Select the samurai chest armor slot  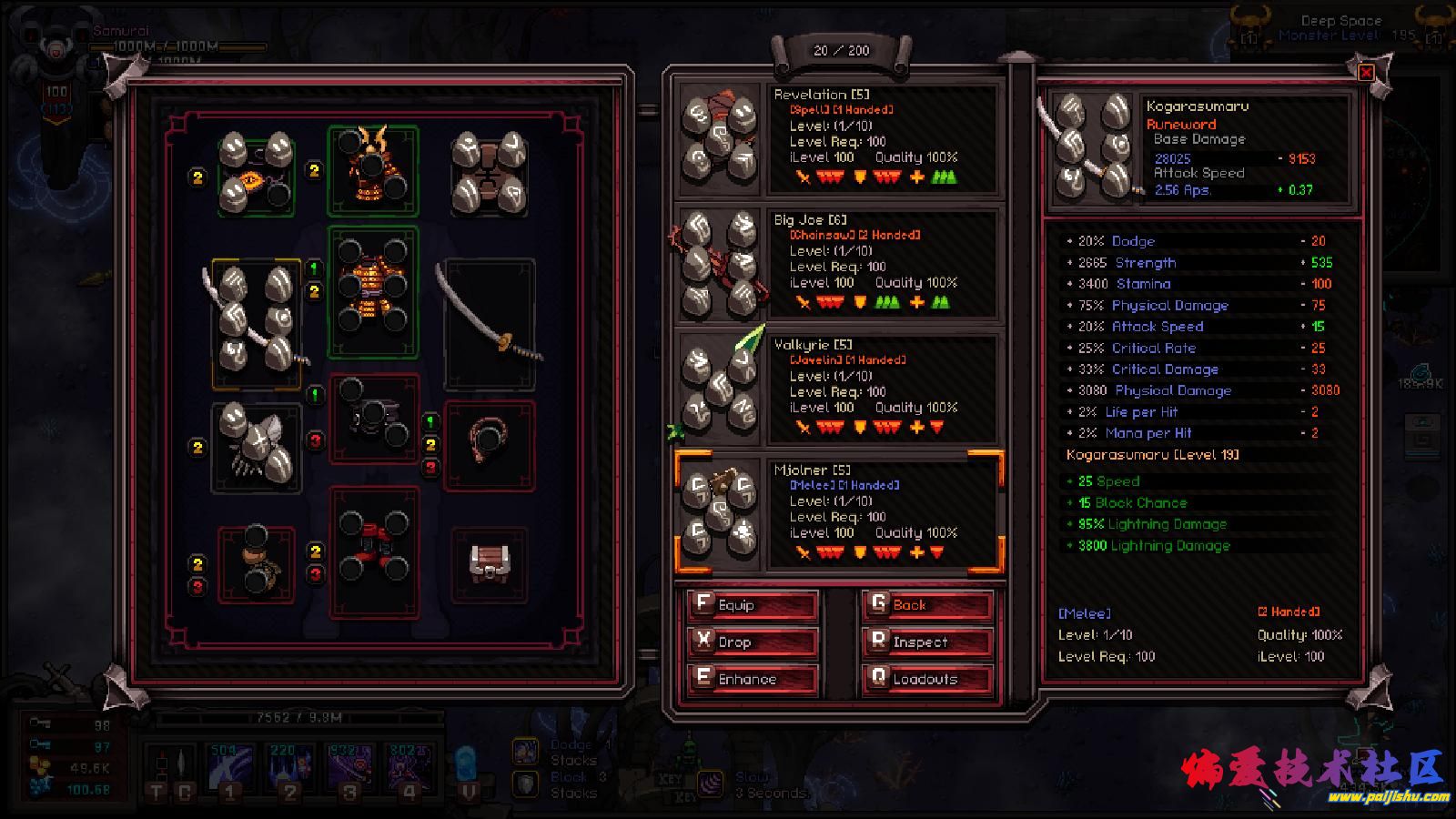372,291
